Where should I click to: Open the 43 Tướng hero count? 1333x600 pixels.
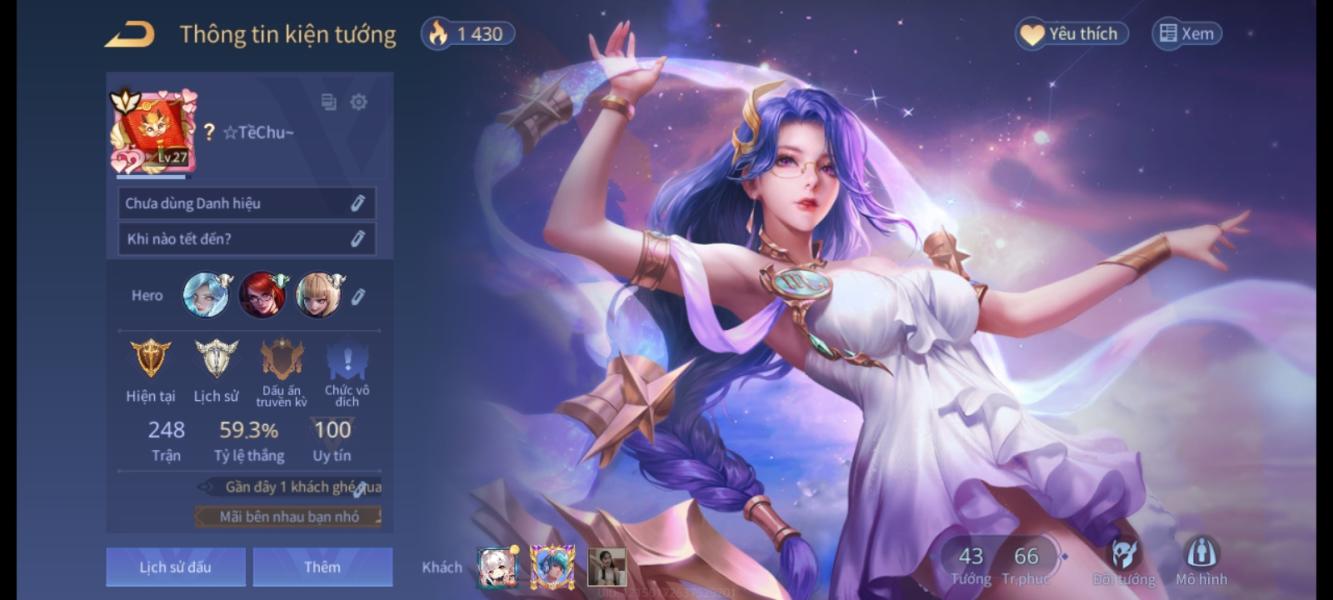pyautogui.click(x=971, y=565)
